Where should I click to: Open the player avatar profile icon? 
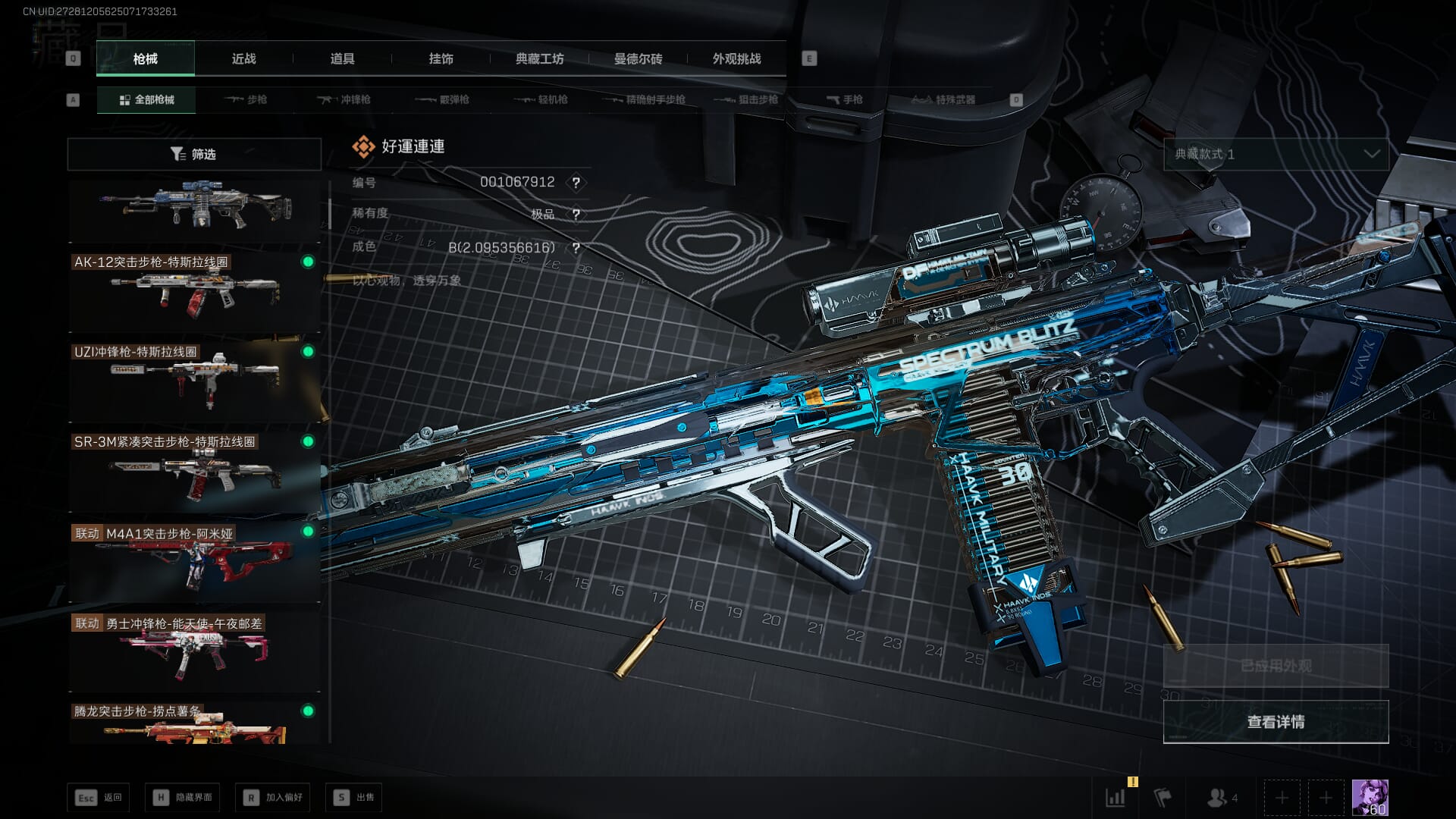pos(1370,797)
